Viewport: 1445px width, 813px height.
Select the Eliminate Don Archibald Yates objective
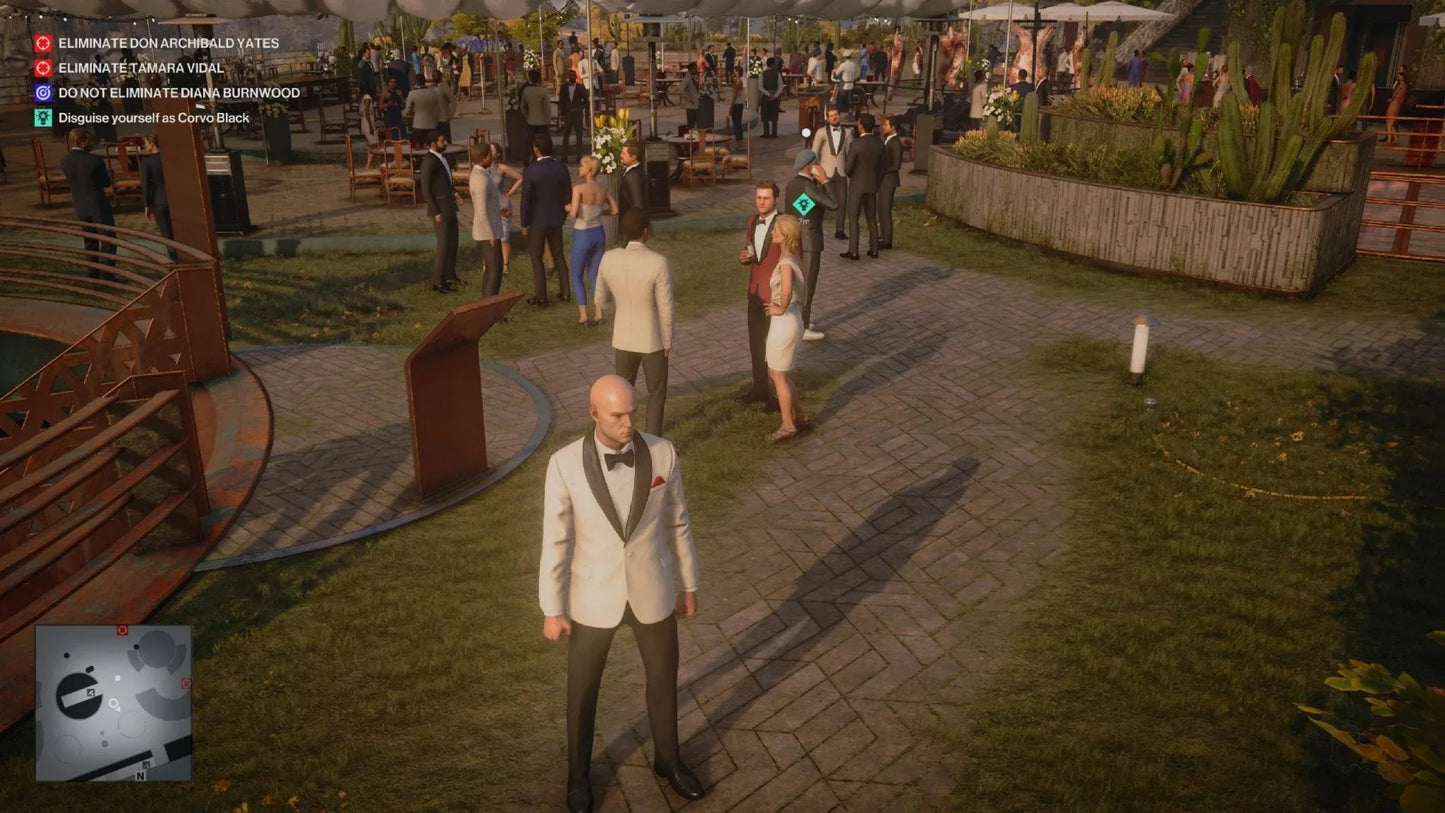click(168, 44)
